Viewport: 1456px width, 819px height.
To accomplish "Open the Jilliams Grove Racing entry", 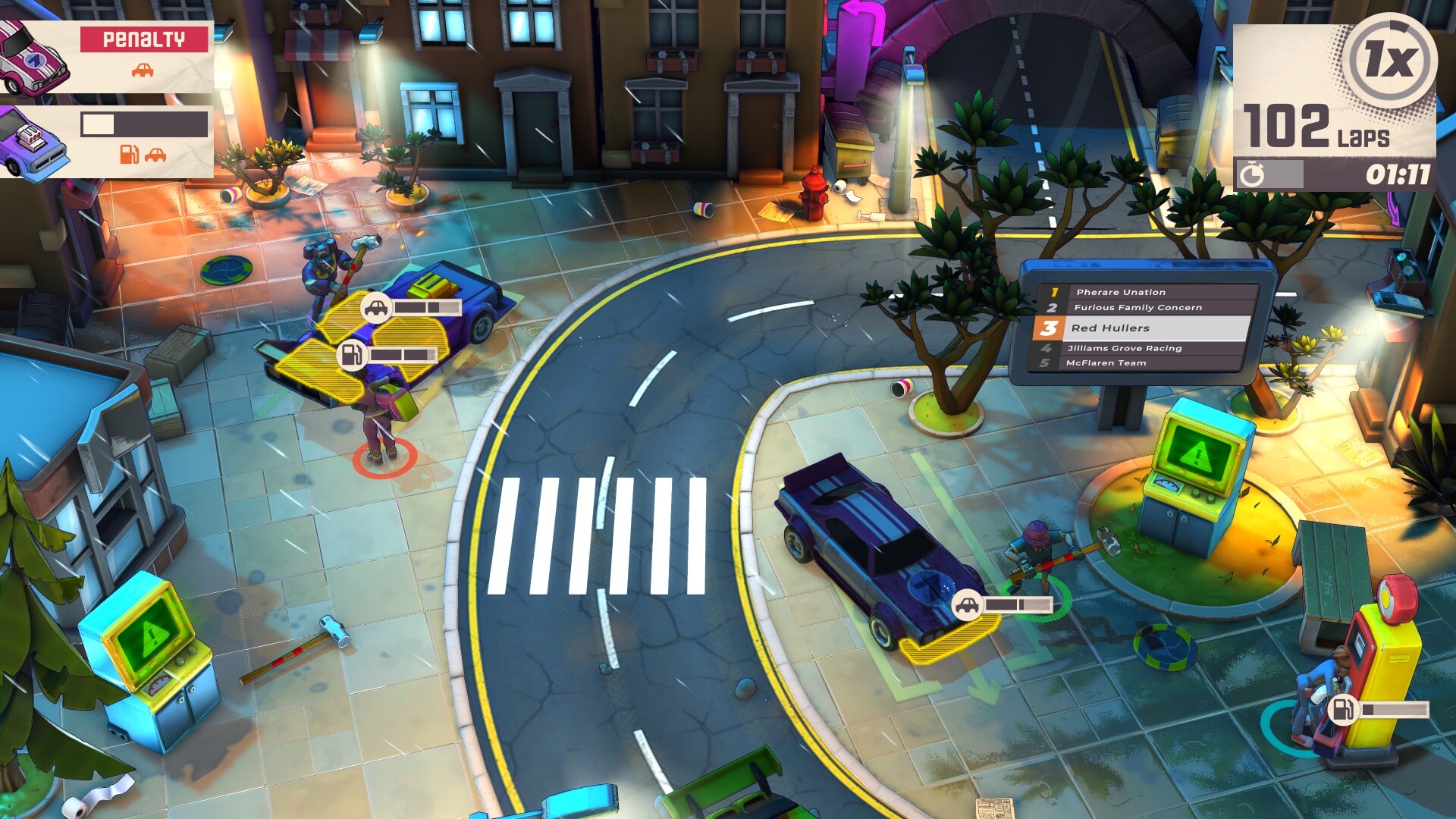I will click(x=1126, y=347).
